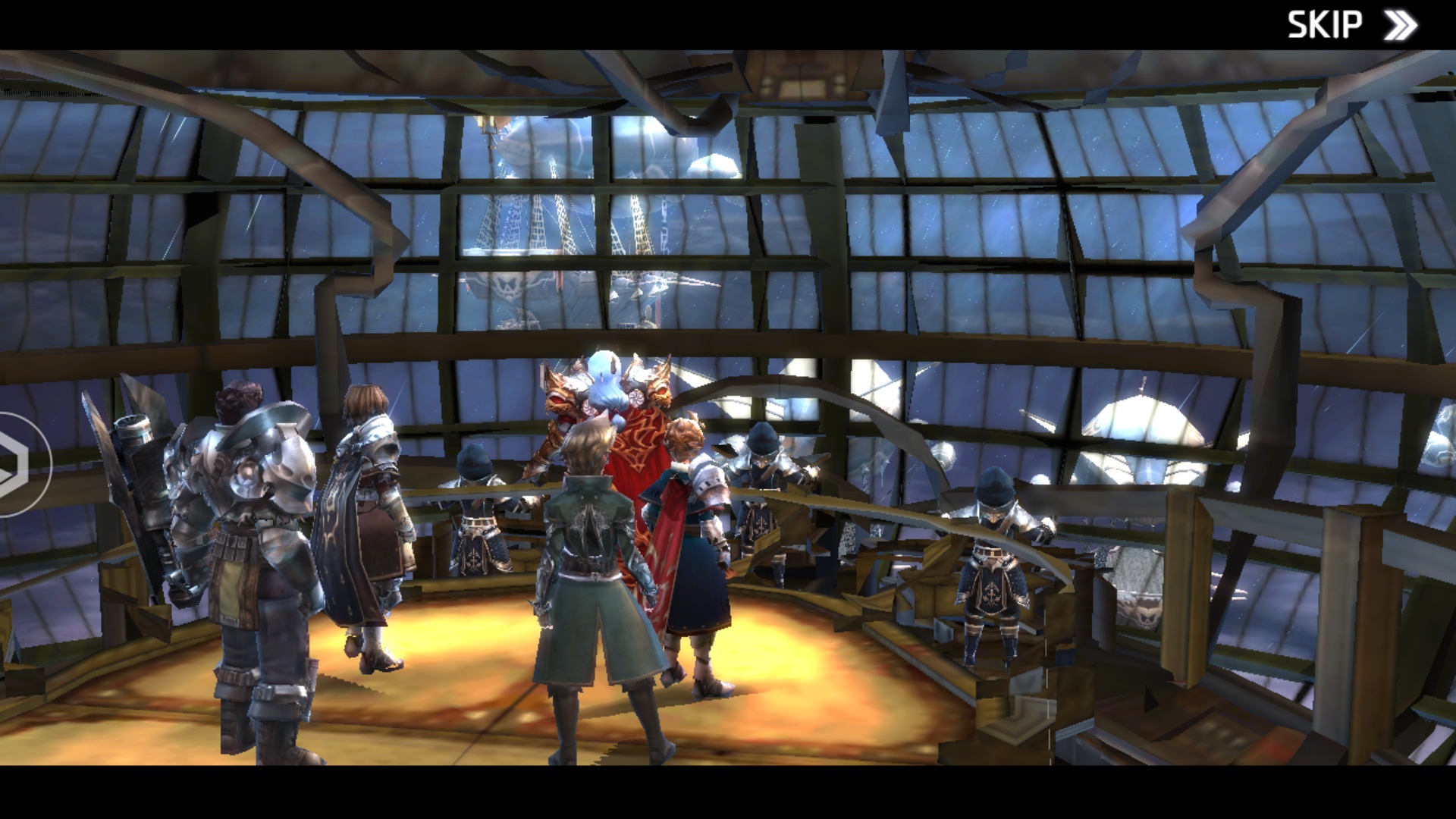
Task: Skip the cutscene with the SKIP button
Action: (x=1351, y=25)
